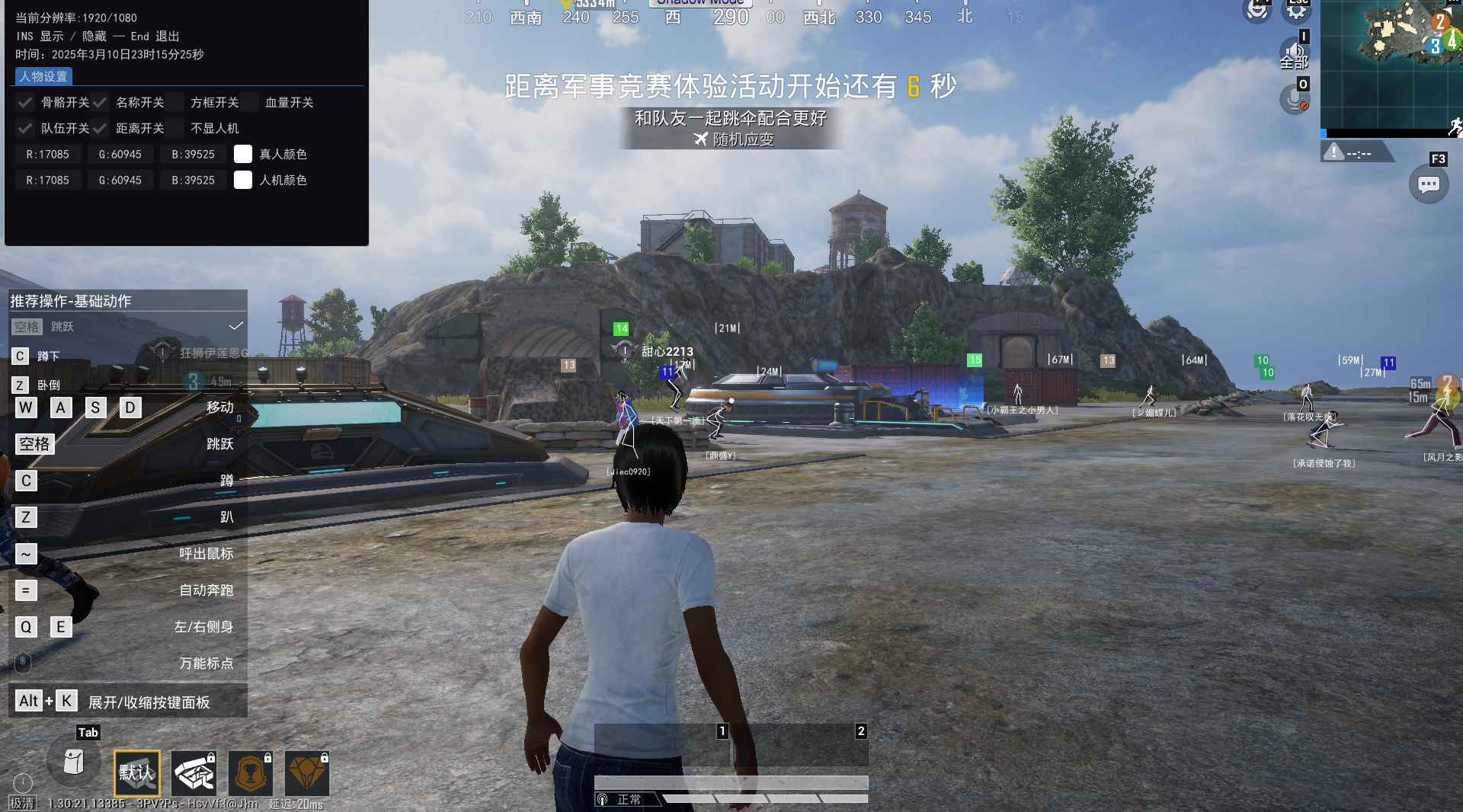Click the locked diamond emblem icon
1463x812 pixels.
point(308,772)
